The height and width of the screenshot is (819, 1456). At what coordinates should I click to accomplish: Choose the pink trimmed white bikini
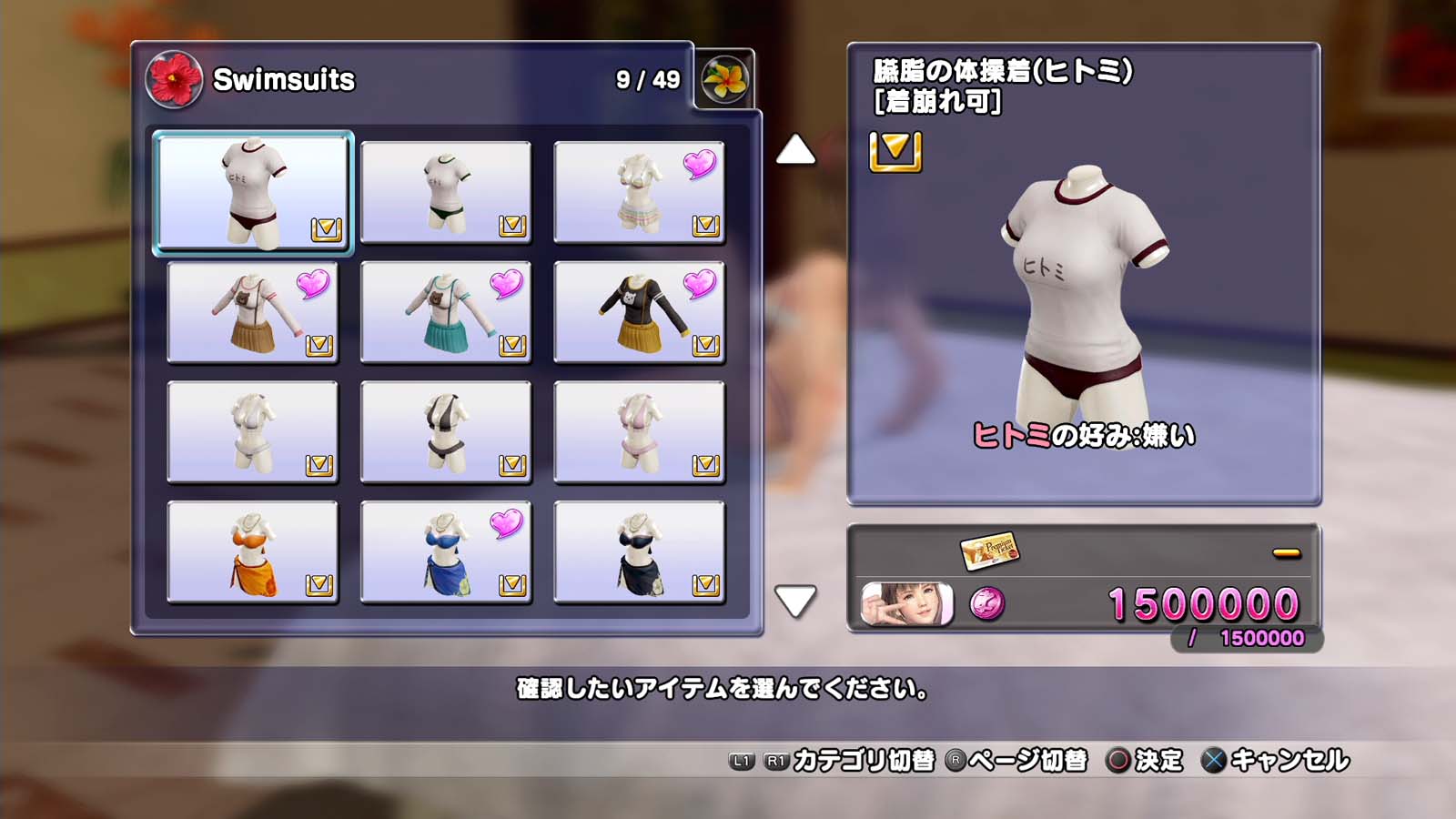(x=639, y=432)
